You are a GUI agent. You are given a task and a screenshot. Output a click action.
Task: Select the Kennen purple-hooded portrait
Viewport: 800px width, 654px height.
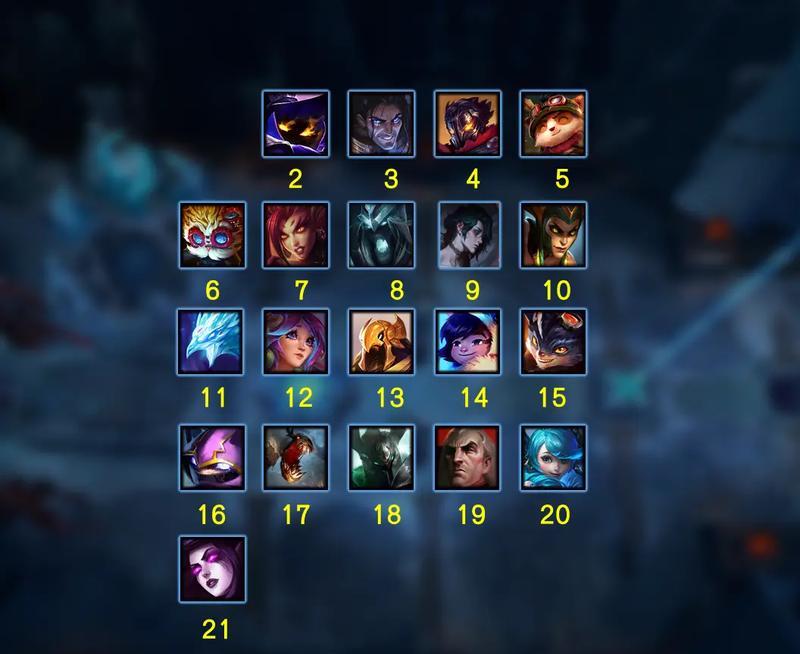pyautogui.click(x=212, y=458)
